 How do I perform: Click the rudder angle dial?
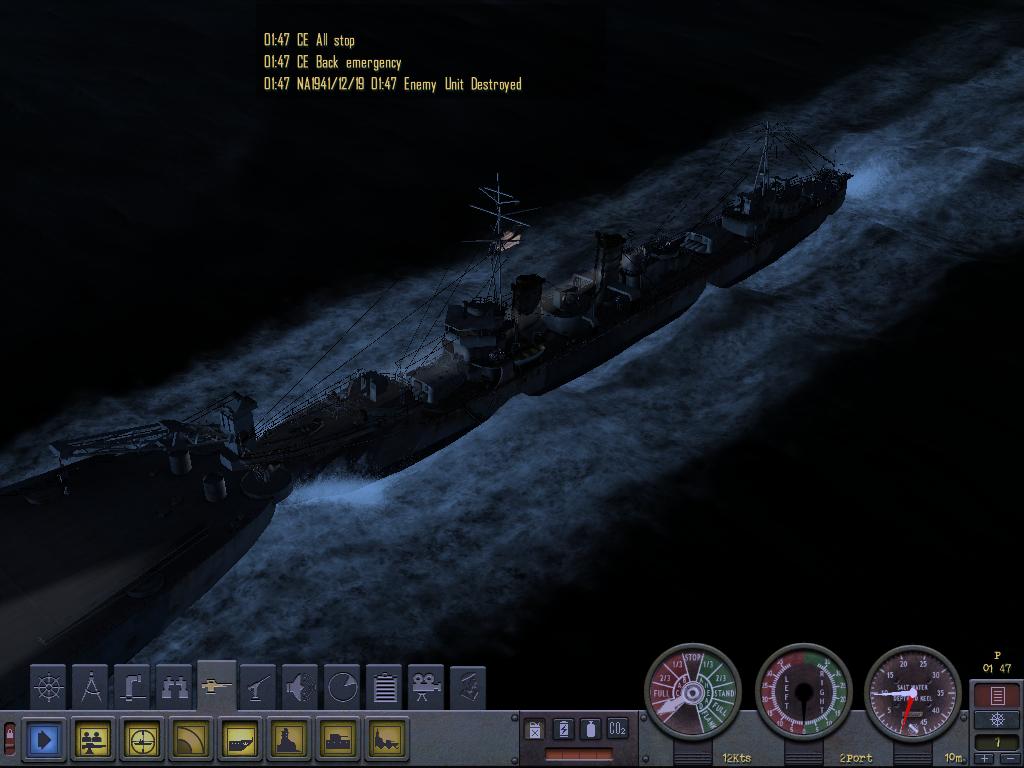(x=803, y=692)
